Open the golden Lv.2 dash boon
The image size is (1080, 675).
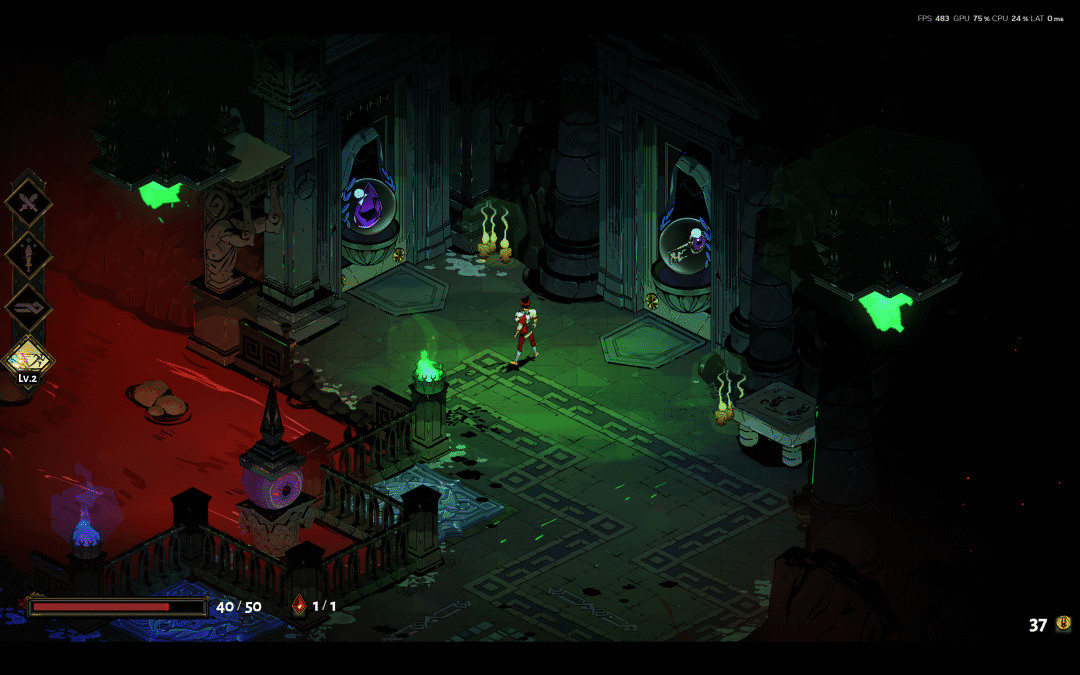tap(29, 355)
